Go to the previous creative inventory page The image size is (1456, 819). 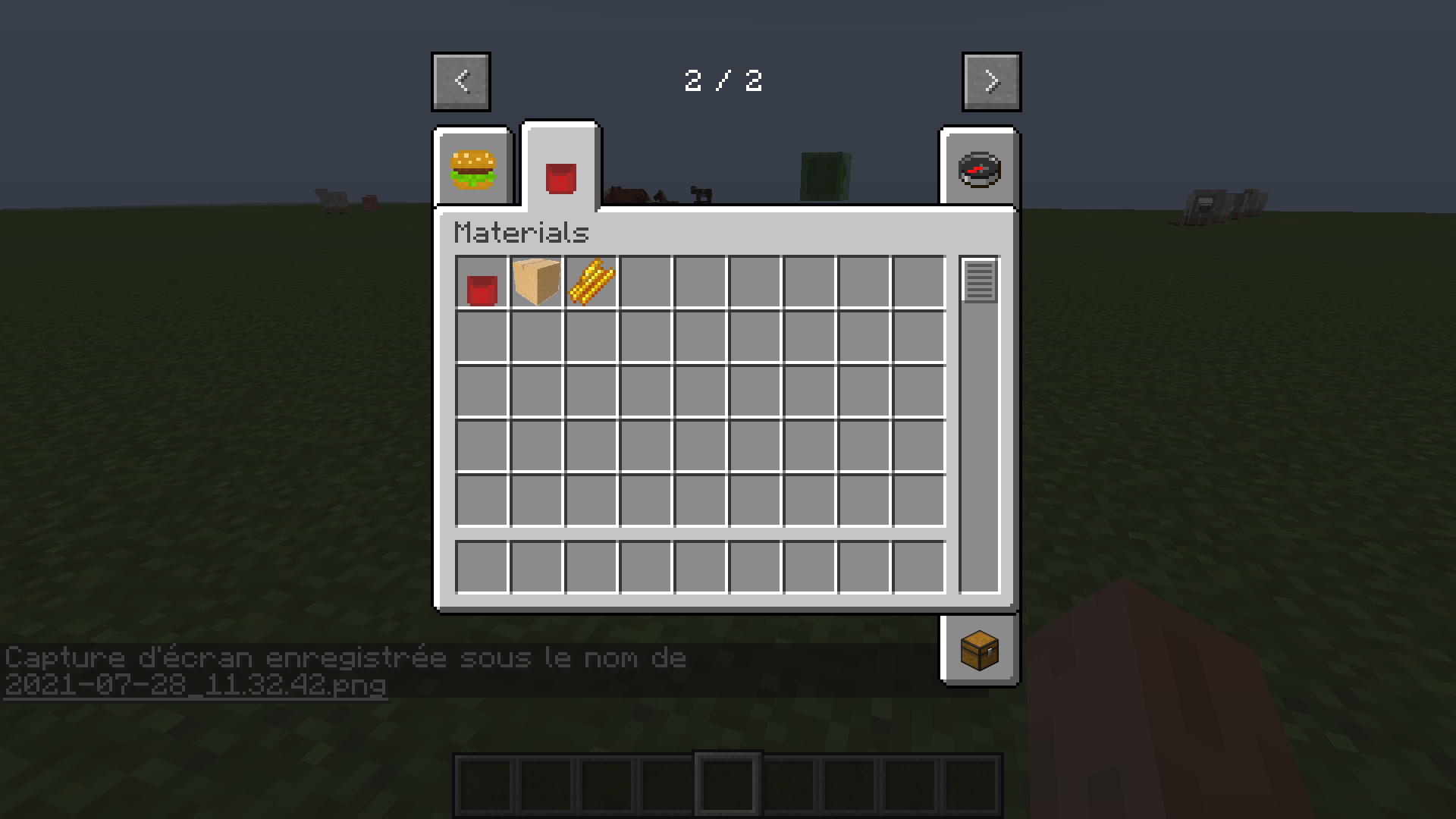(x=460, y=81)
